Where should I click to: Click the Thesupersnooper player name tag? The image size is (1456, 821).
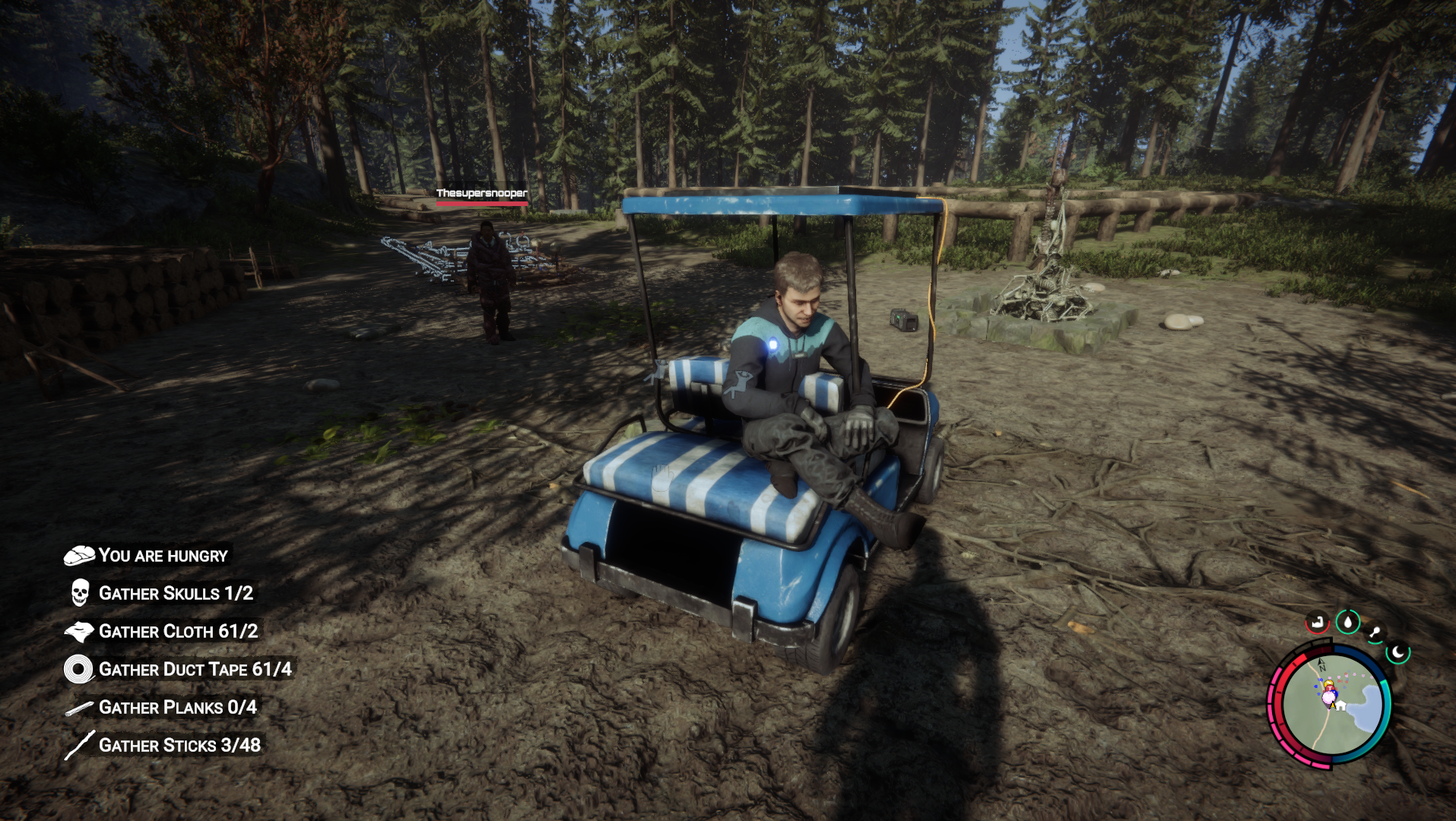click(x=481, y=194)
